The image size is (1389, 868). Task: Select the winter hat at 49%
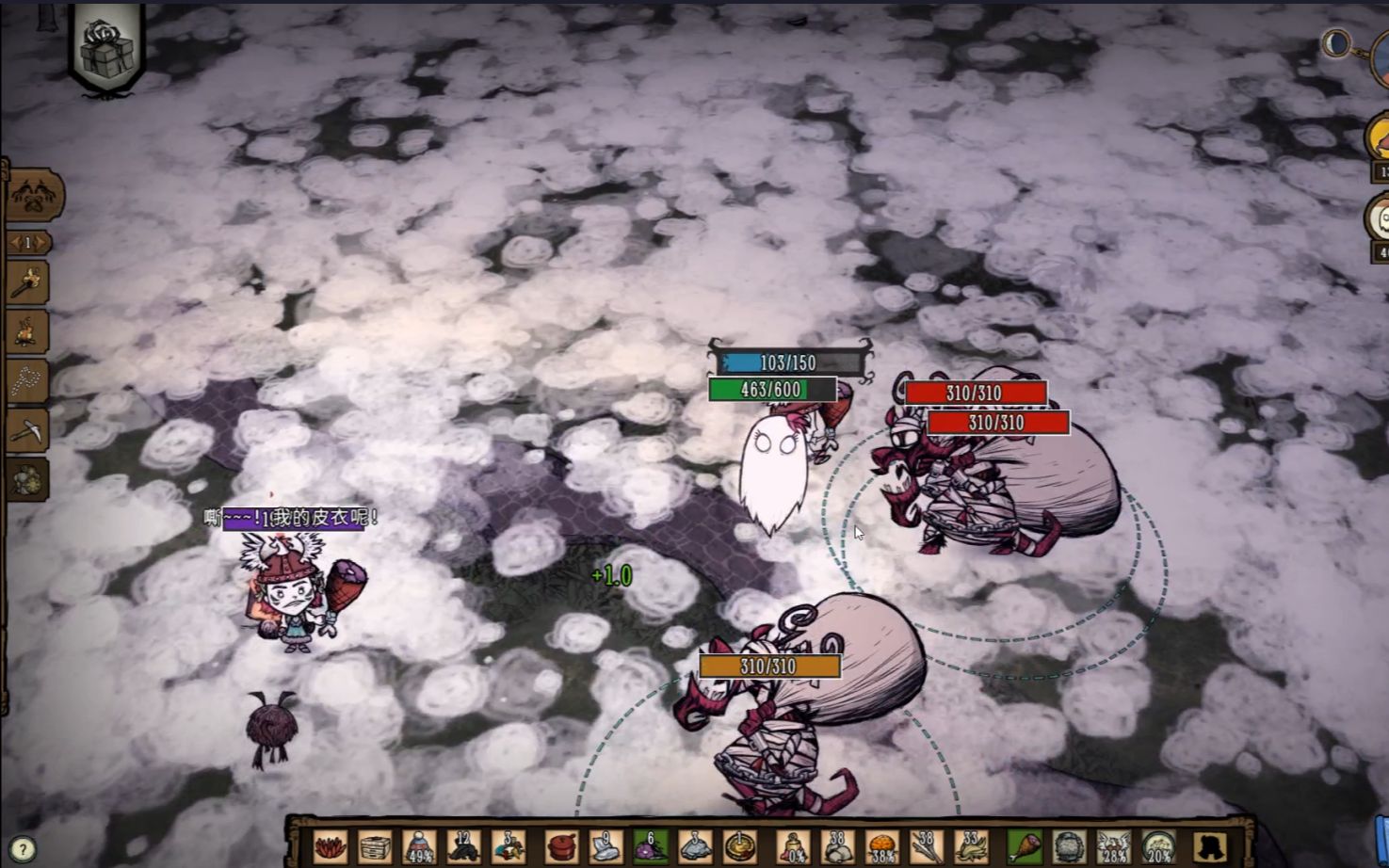(420, 846)
